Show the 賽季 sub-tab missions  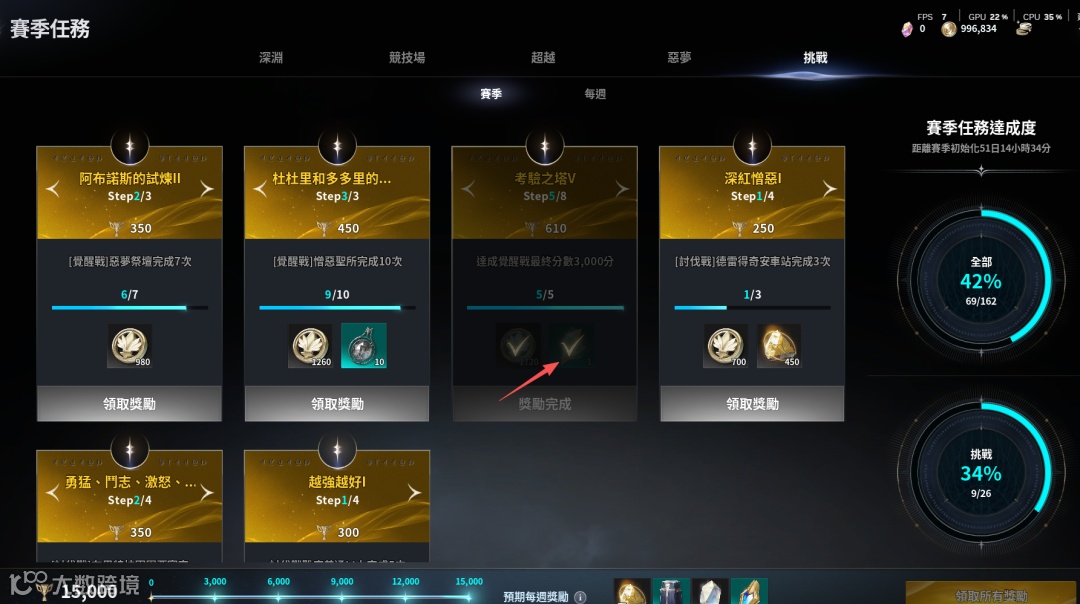click(491, 94)
